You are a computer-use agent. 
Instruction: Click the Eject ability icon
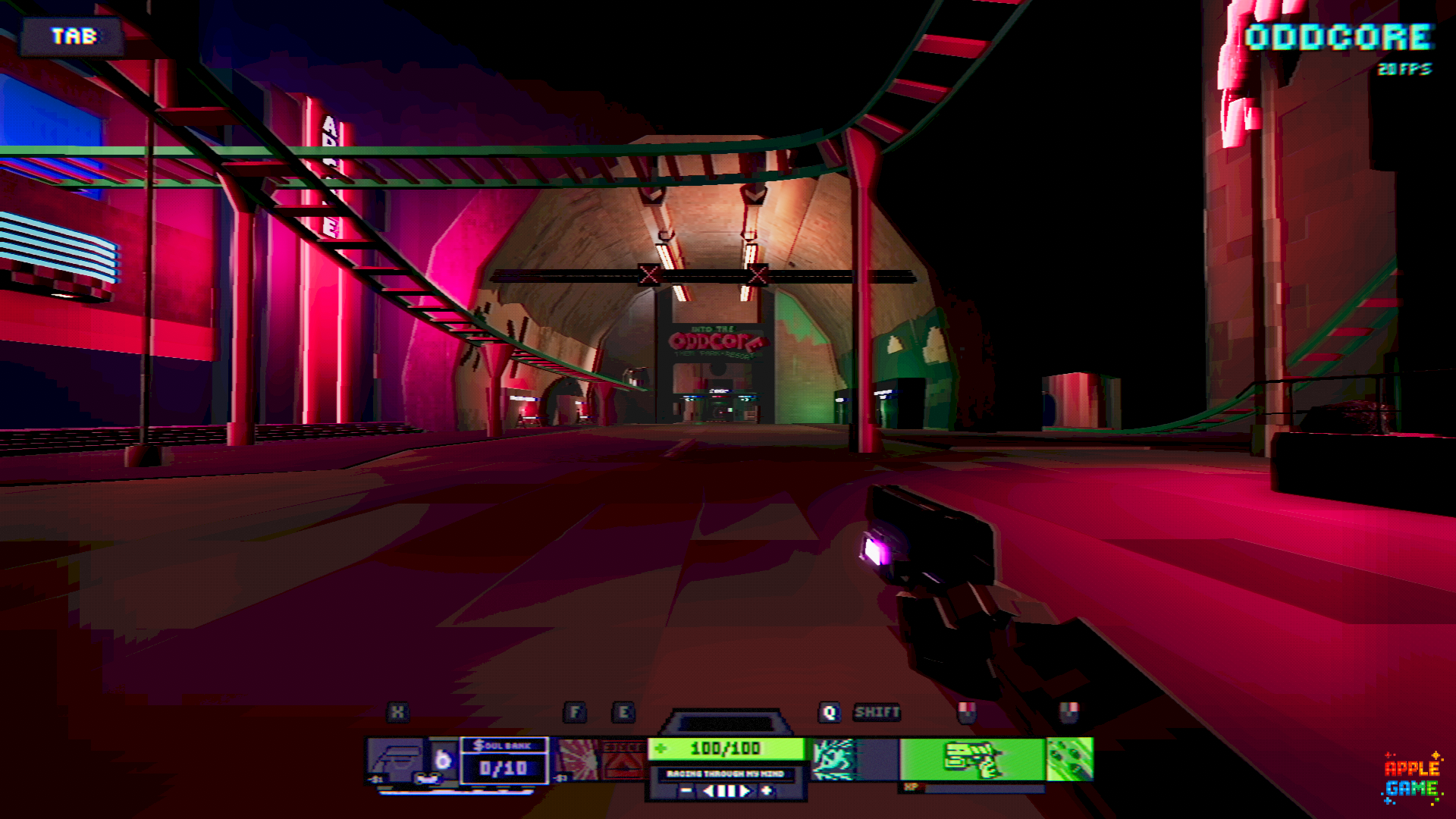623,758
